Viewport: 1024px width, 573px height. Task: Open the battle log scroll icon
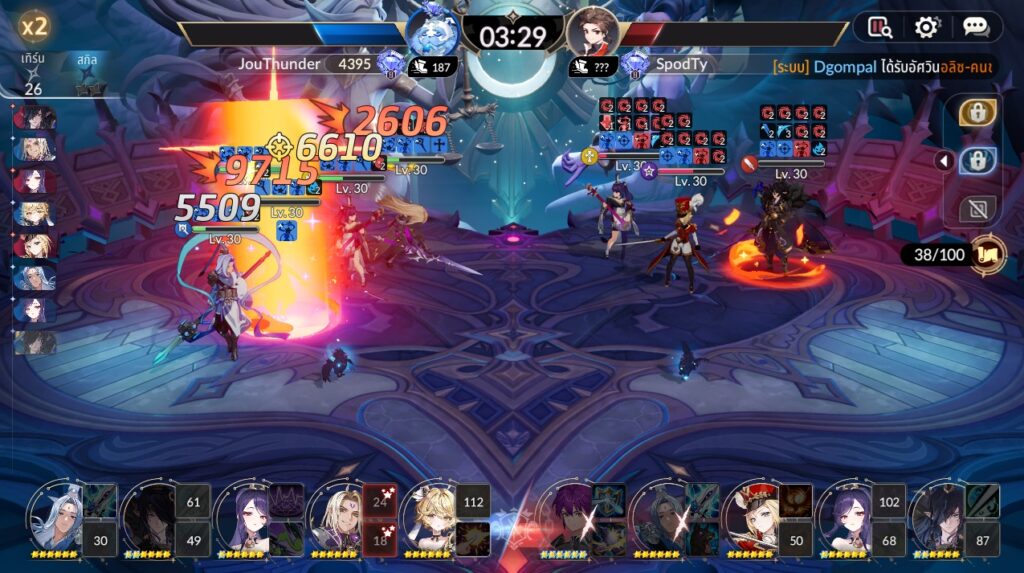[988, 254]
